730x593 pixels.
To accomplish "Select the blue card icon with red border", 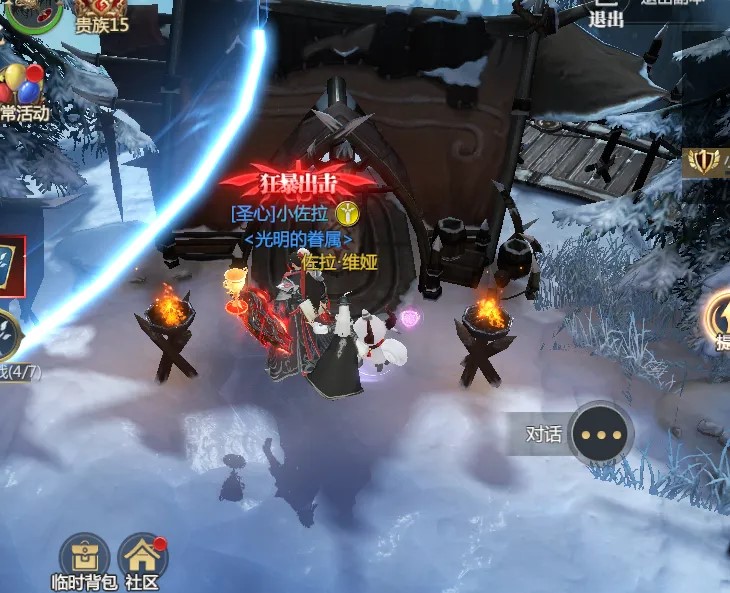I will (x=11, y=267).
